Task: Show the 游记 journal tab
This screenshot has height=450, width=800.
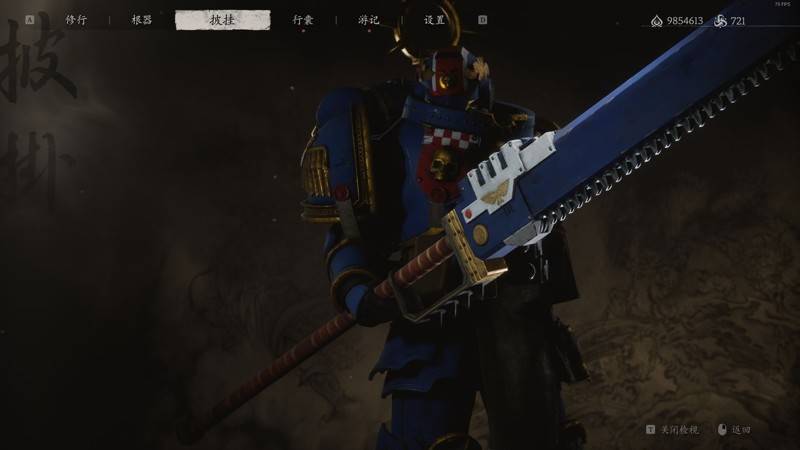Action: pyautogui.click(x=369, y=20)
